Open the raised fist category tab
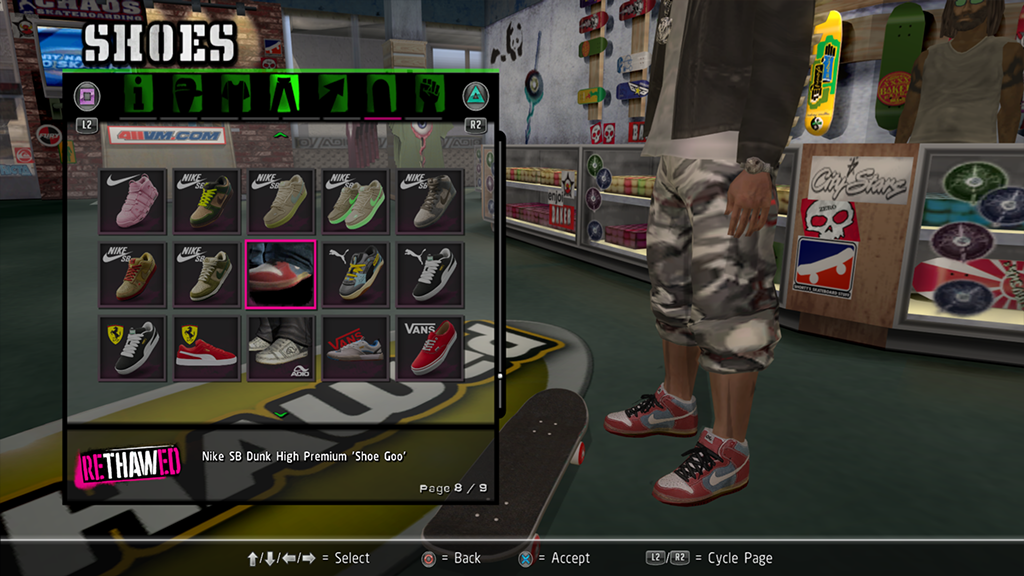 click(430, 96)
